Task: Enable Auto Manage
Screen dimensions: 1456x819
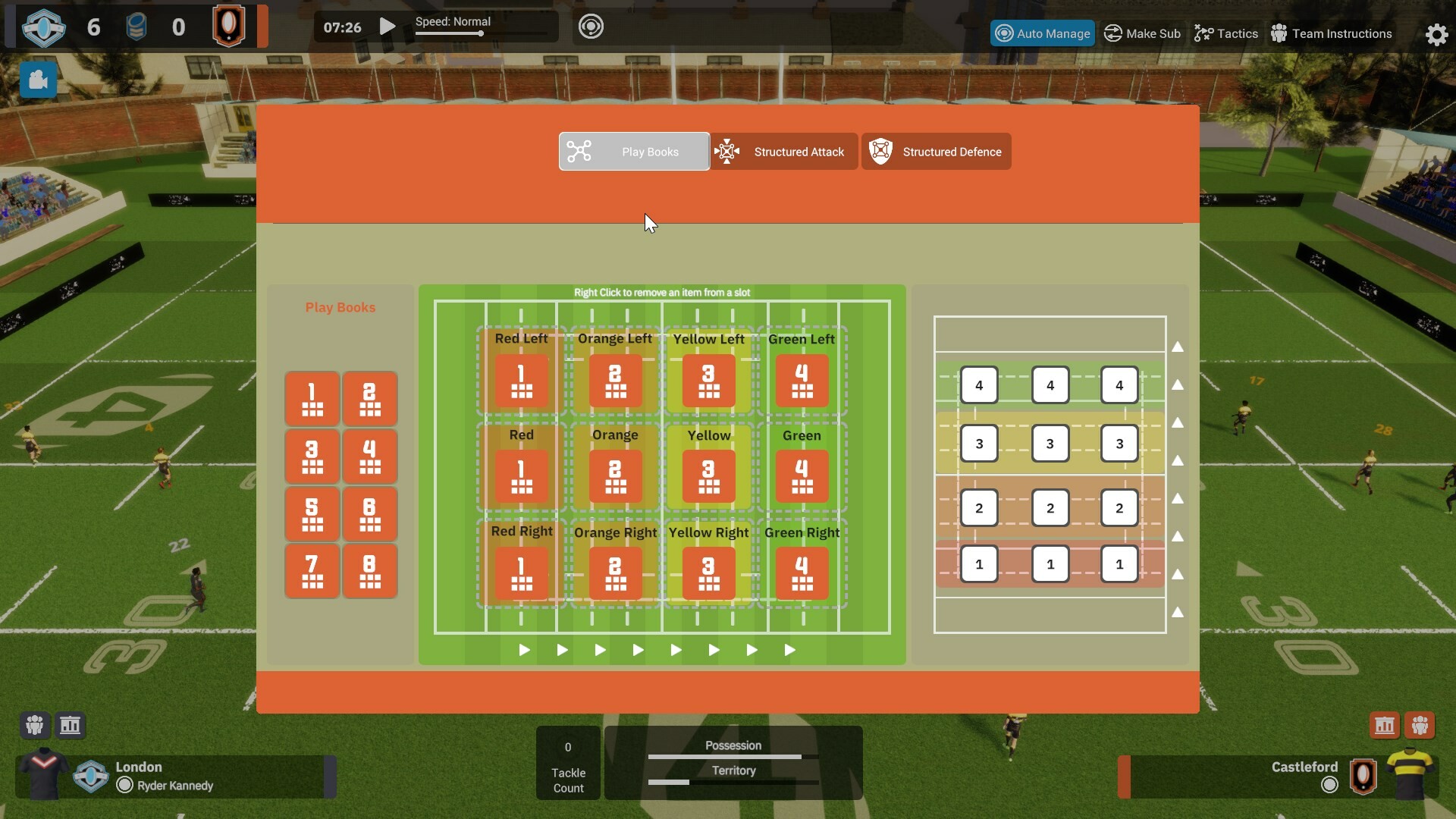Action: click(x=1043, y=33)
